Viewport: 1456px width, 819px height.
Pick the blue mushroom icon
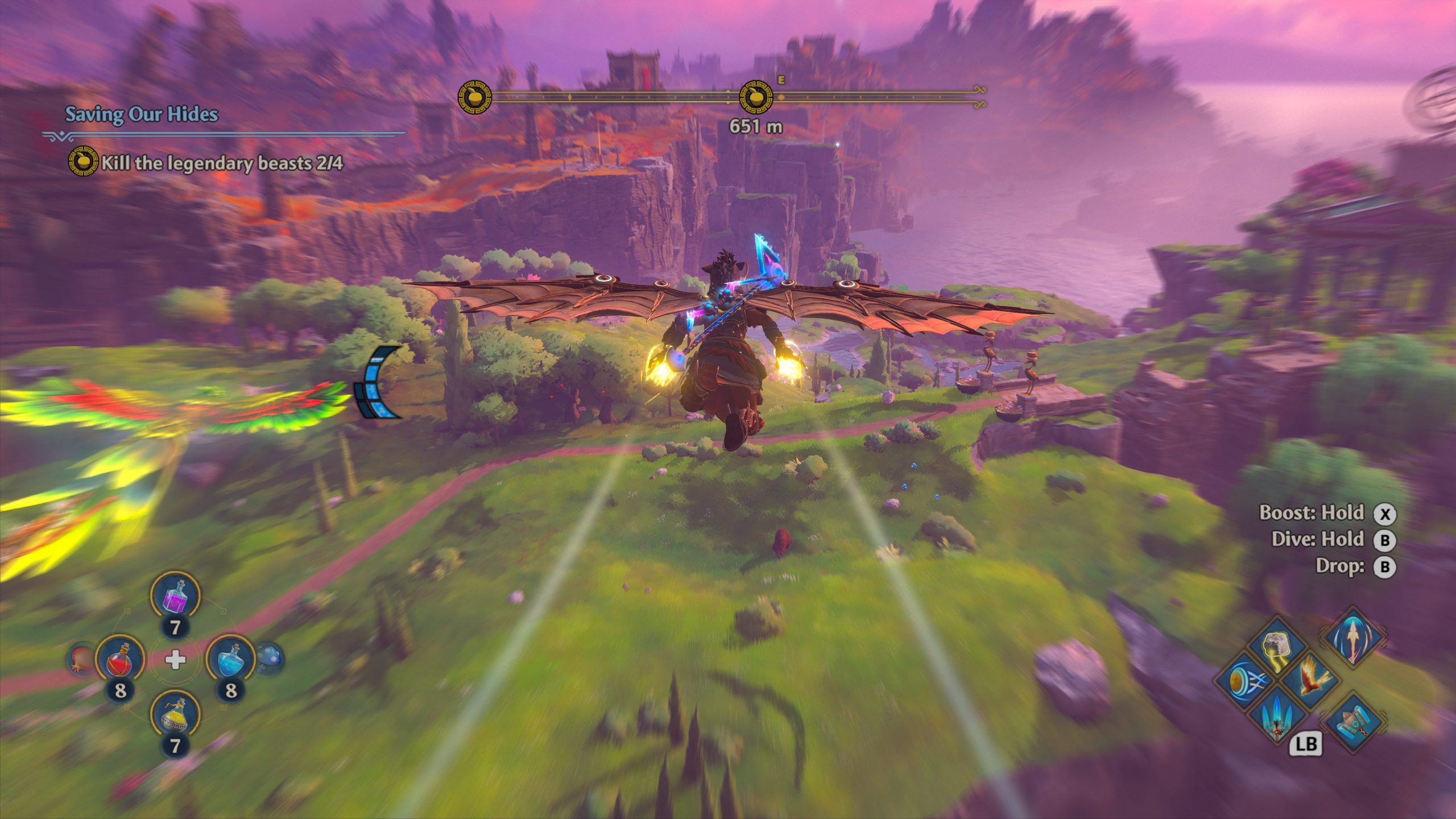point(268,659)
